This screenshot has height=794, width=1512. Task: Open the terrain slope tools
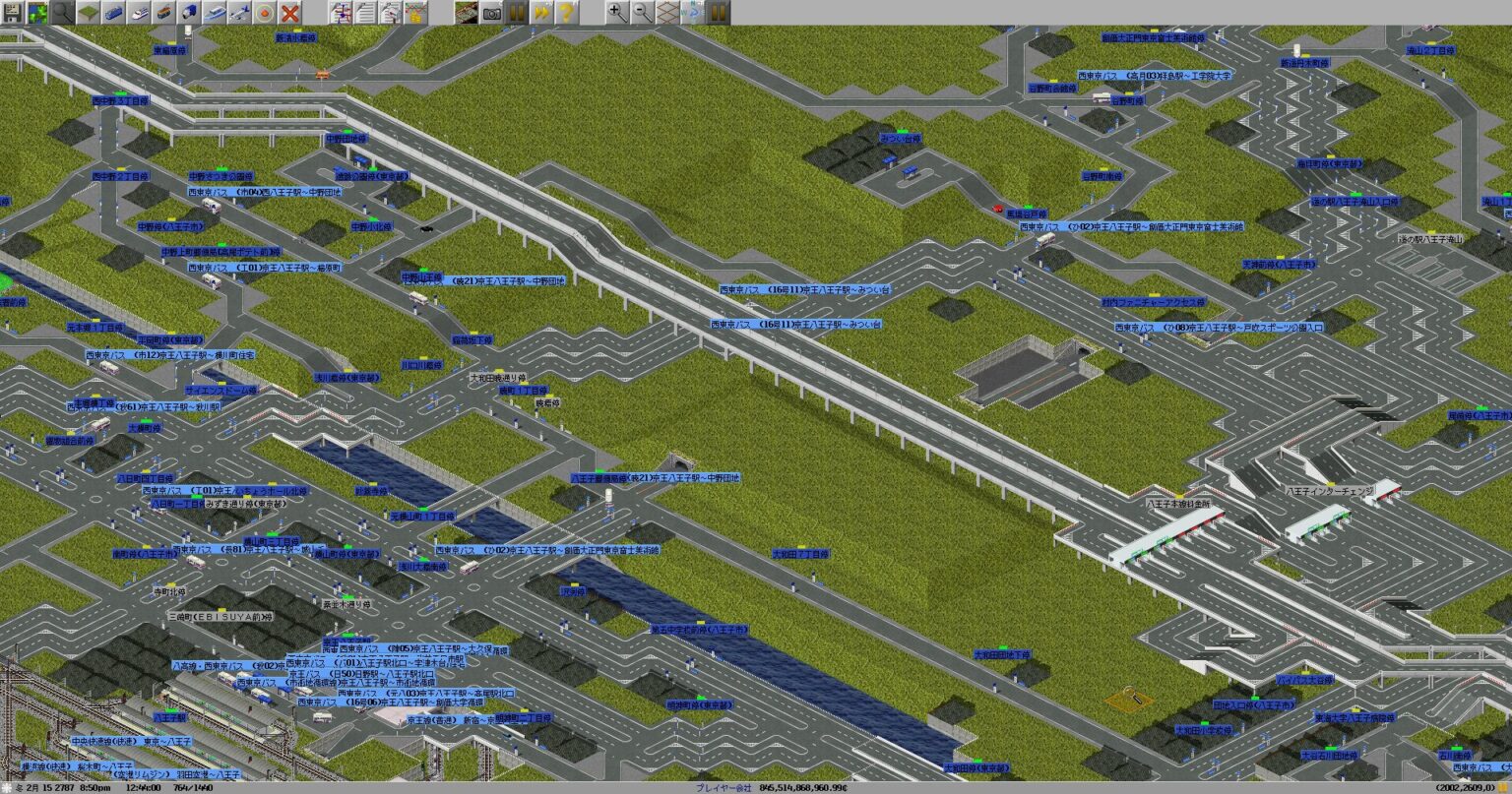pyautogui.click(x=87, y=14)
